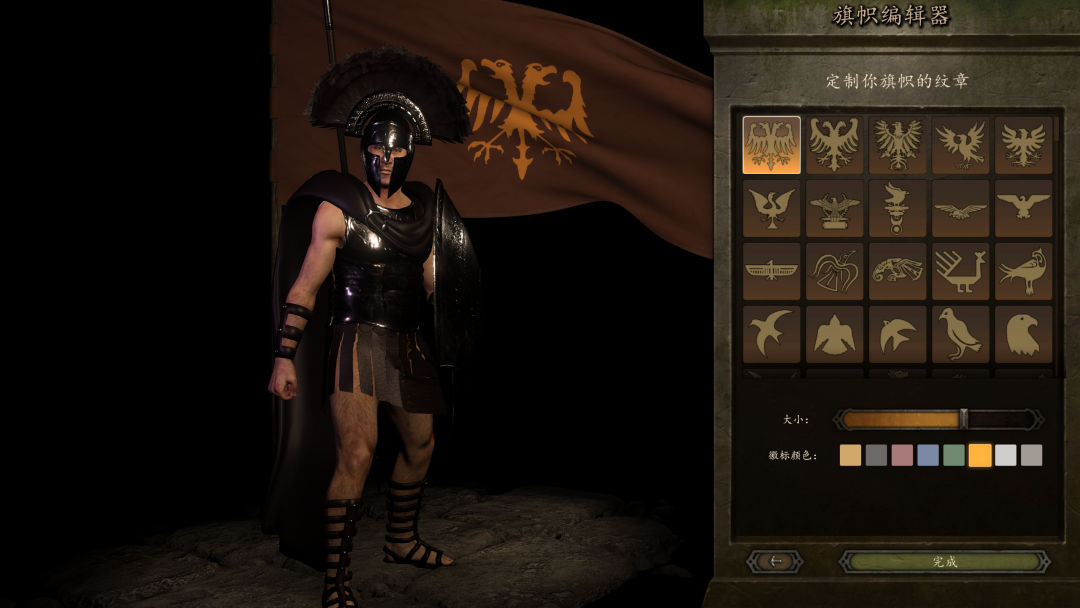
Task: Select the standing crow emblem
Action: 960,333
